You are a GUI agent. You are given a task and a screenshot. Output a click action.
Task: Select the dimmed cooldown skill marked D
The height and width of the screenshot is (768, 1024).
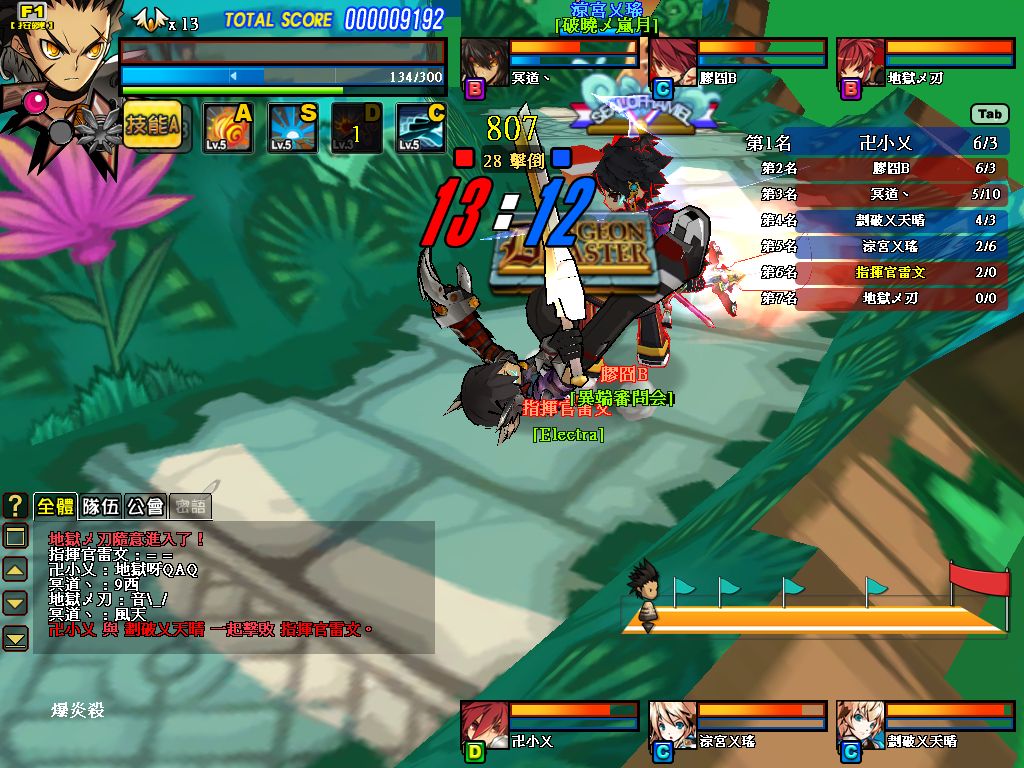pyautogui.click(x=356, y=128)
